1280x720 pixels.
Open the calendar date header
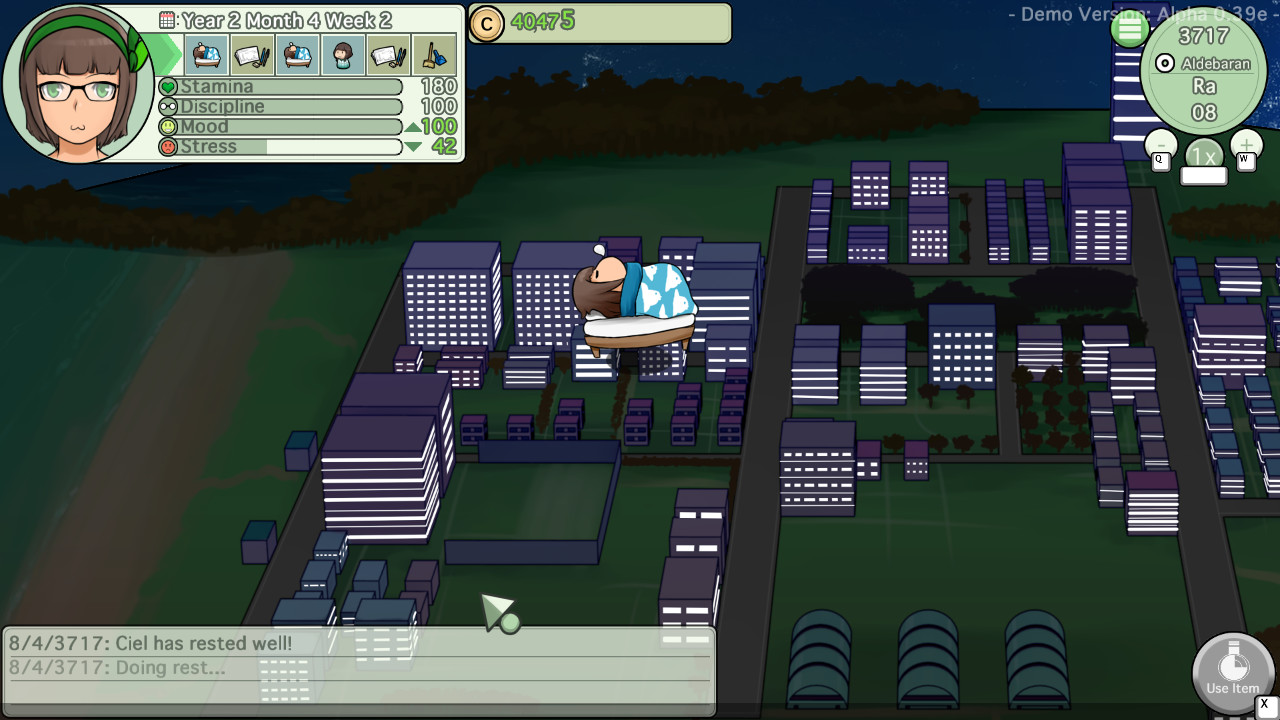276,20
